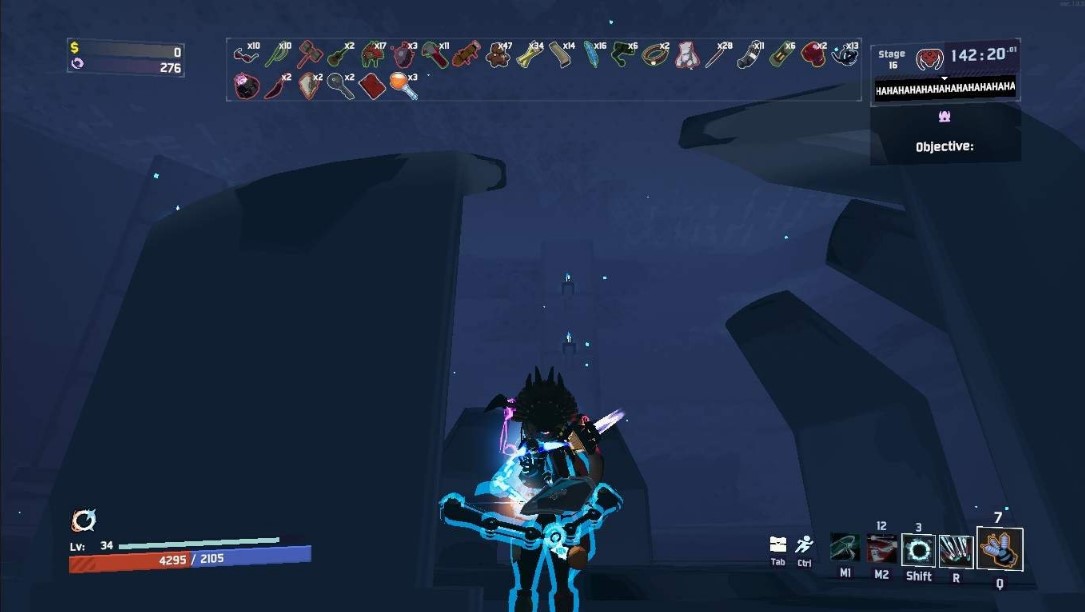Click the green scythe item icon
The image size is (1085, 612).
pos(276,55)
